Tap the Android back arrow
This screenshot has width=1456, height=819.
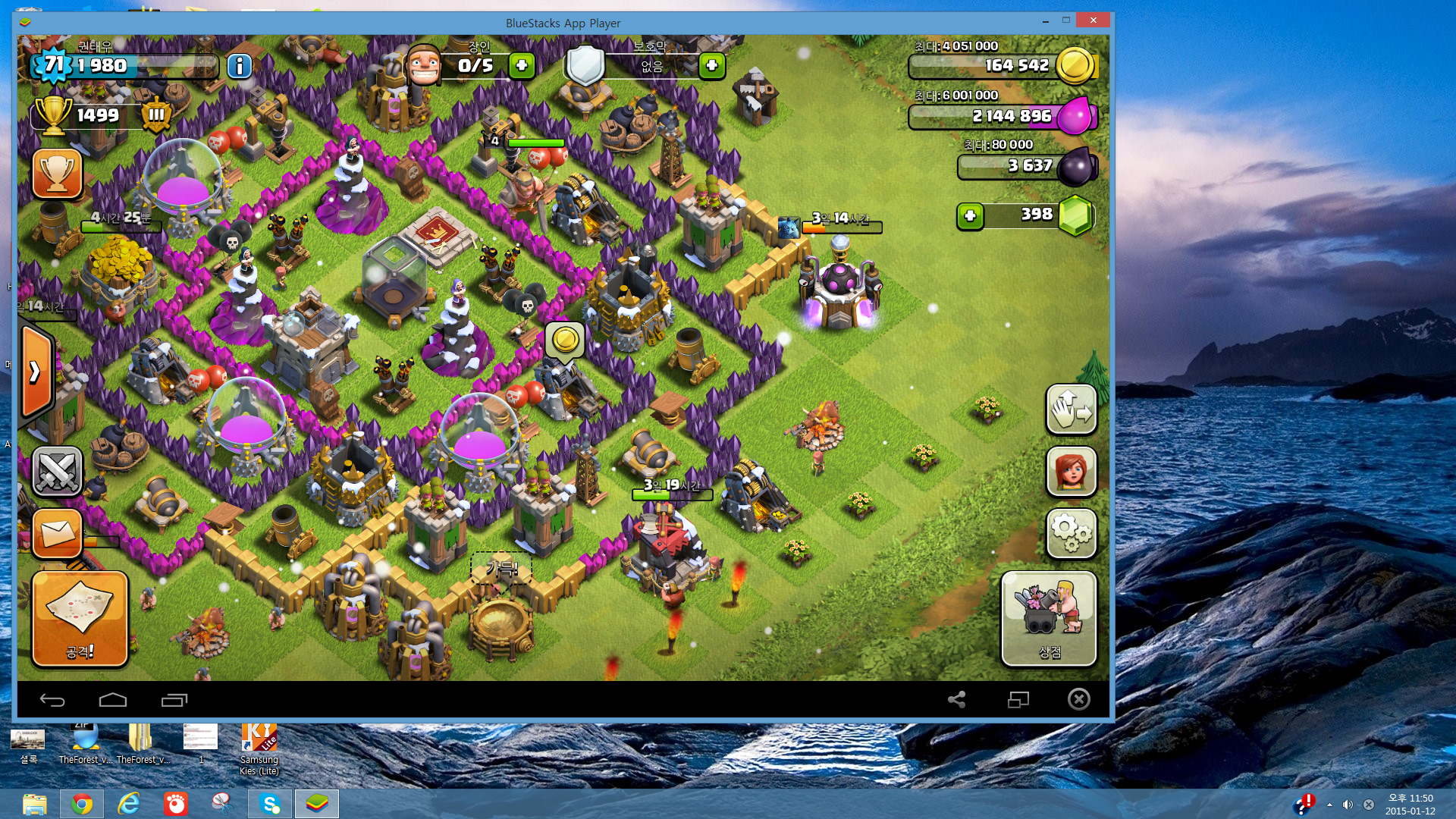(52, 700)
